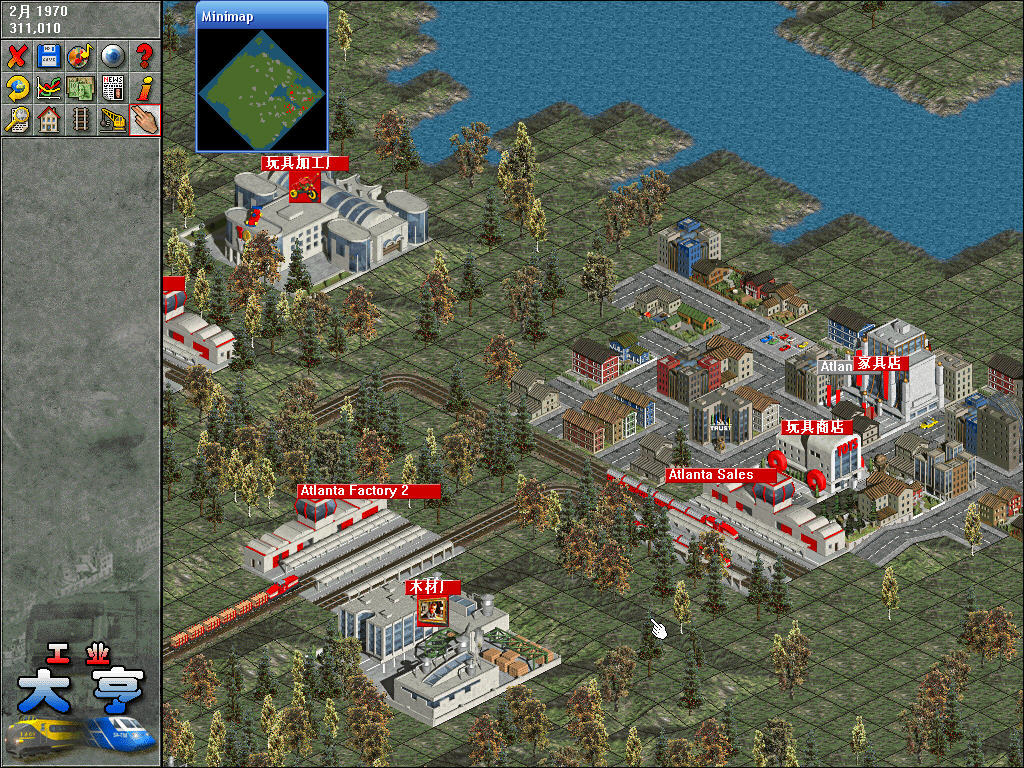This screenshot has width=1024, height=768.
Task: Select the railway track tool
Action: coord(80,119)
